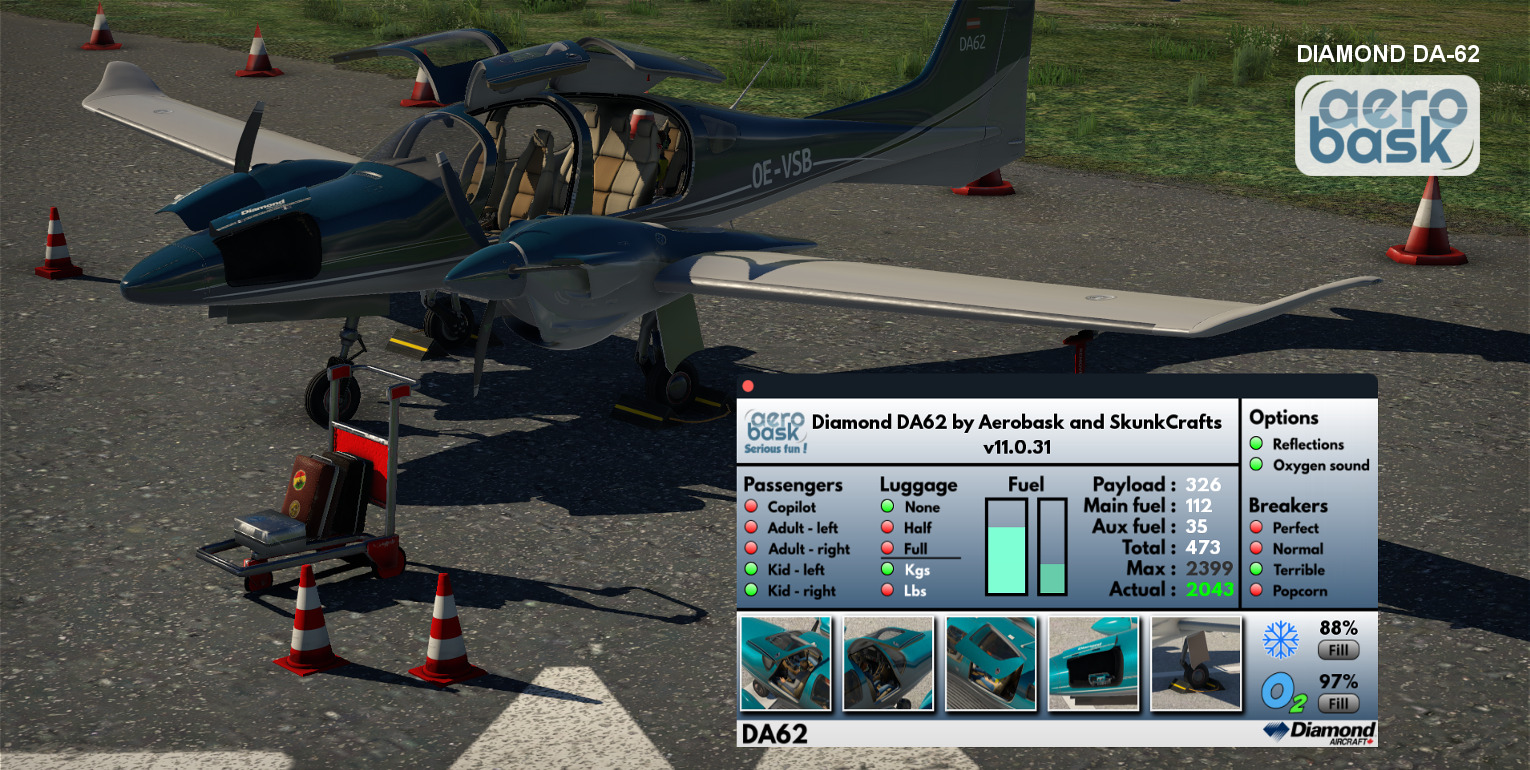Viewport: 1530px width, 770px height.
Task: Close the DA62 options window
Action: coord(748,386)
